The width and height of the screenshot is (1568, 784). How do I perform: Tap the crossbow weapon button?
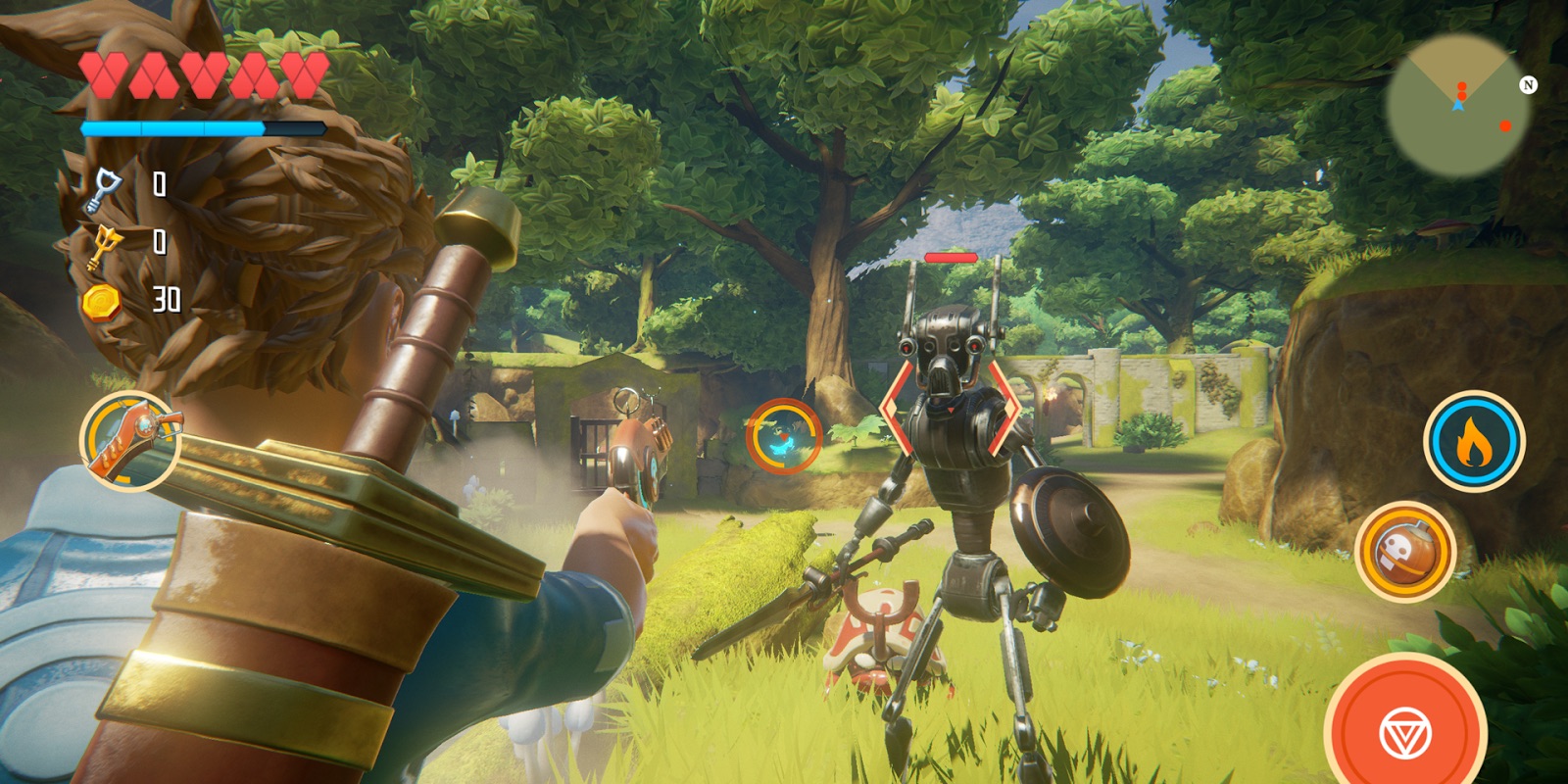pos(130,441)
